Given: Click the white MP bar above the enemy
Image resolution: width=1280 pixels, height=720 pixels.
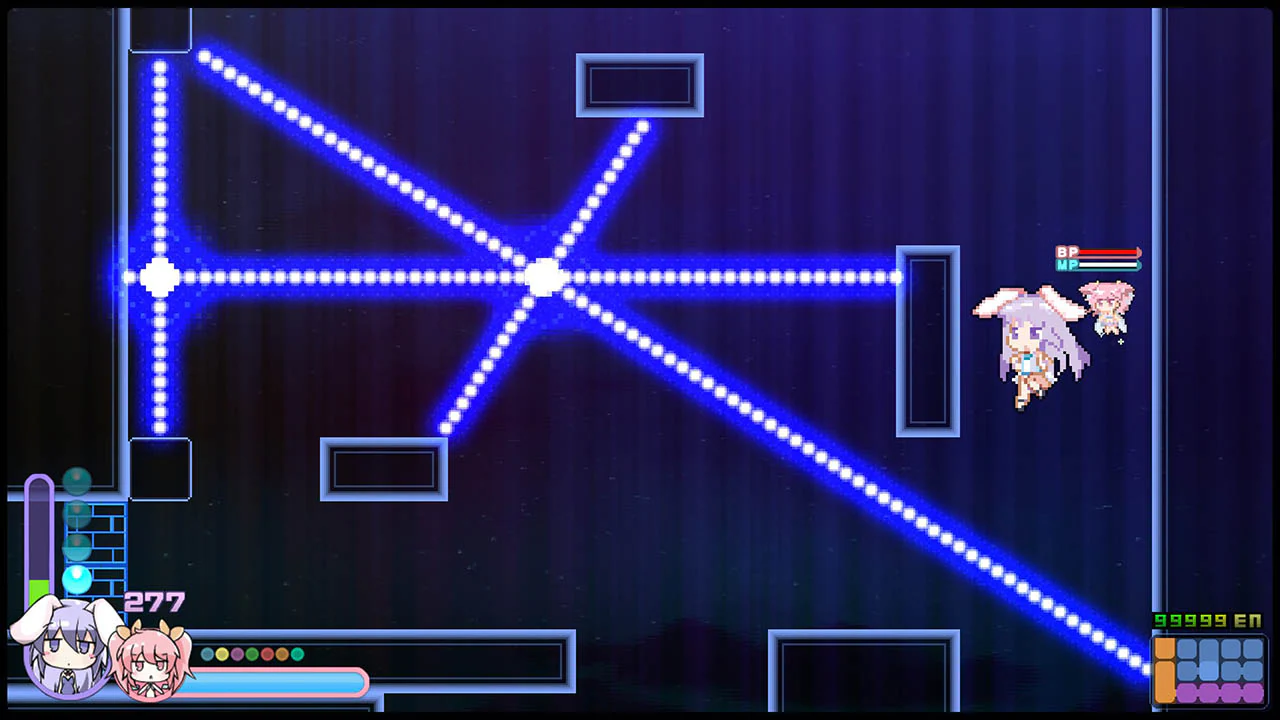Looking at the screenshot, I should (x=1108, y=265).
